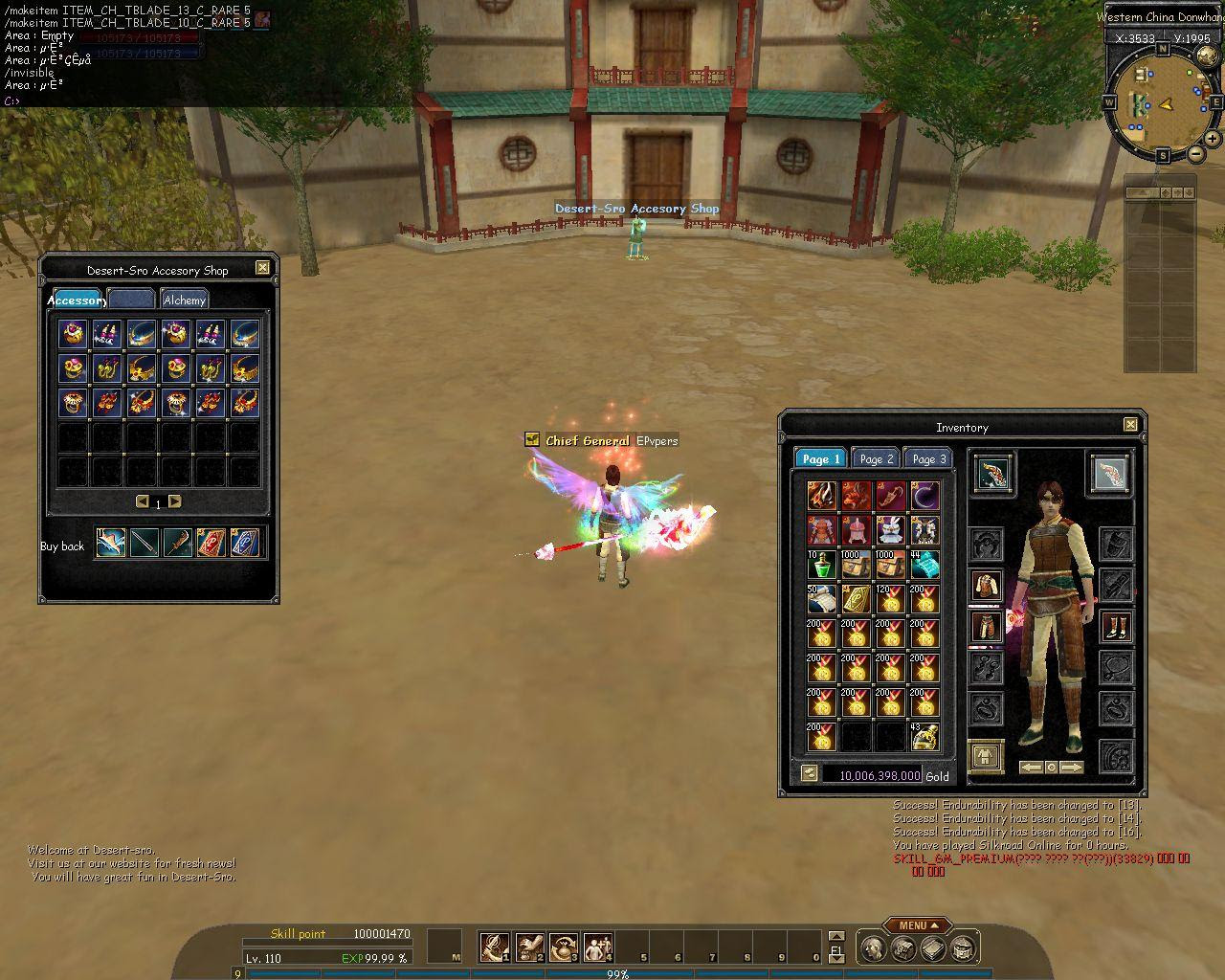Select the green potion in inventory
The height and width of the screenshot is (980, 1225).
(822, 565)
